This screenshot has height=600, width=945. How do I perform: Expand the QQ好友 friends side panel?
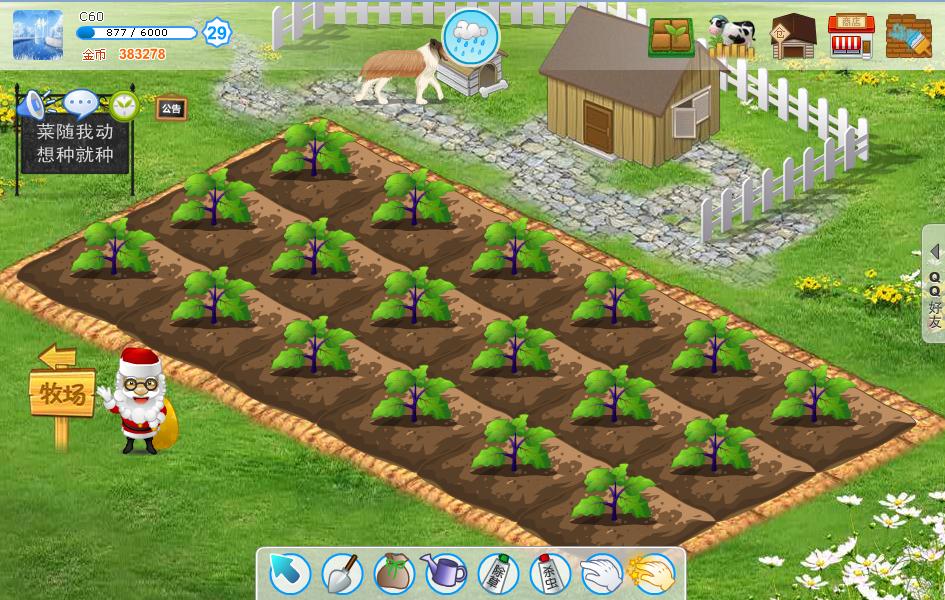click(935, 285)
